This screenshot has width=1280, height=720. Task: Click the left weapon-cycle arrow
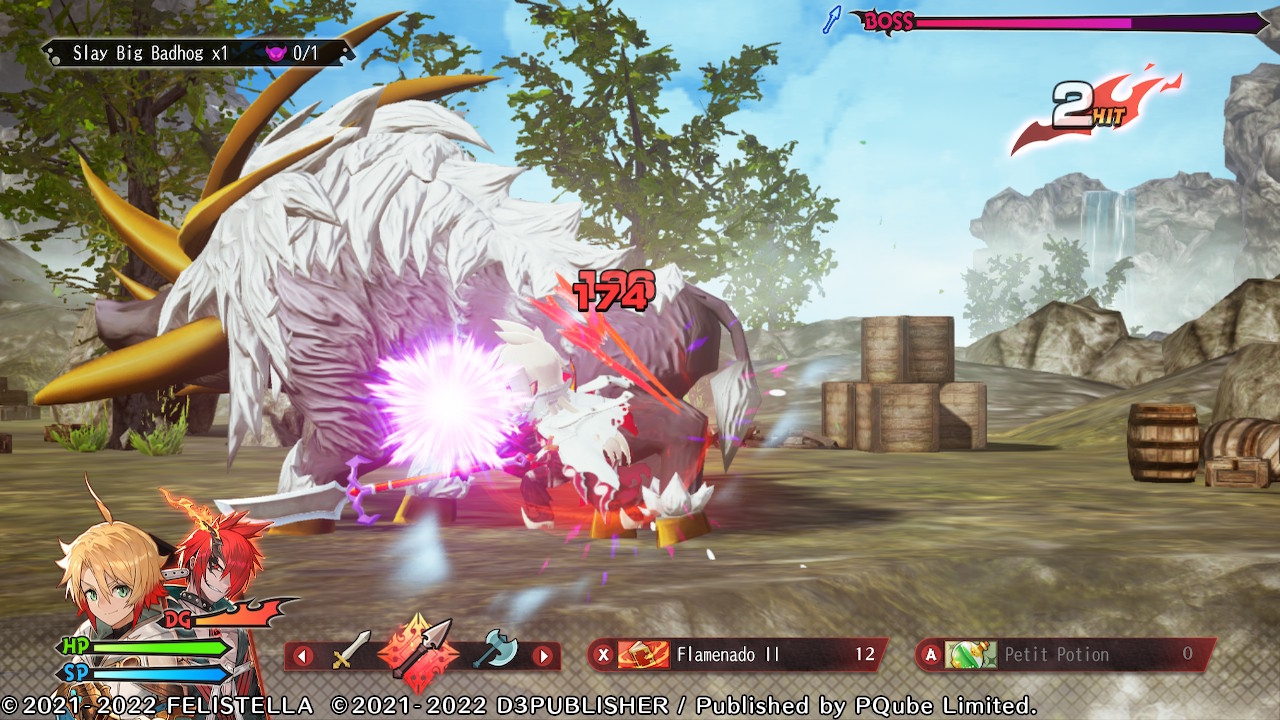[303, 656]
